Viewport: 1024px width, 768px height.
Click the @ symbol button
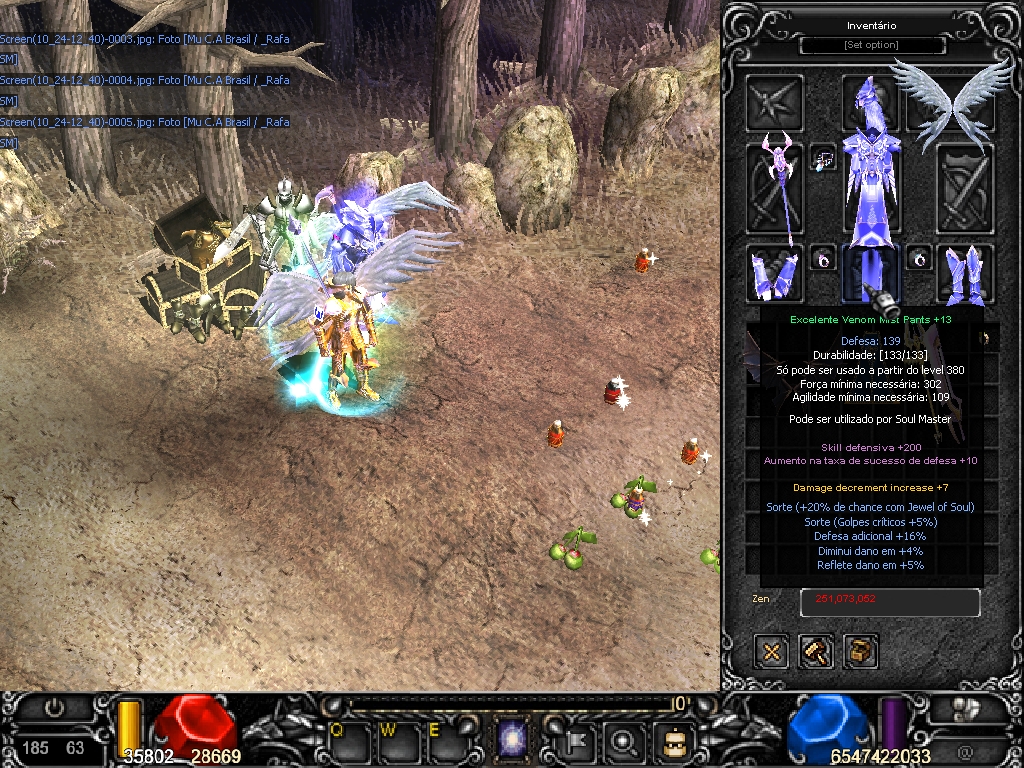tap(965, 751)
